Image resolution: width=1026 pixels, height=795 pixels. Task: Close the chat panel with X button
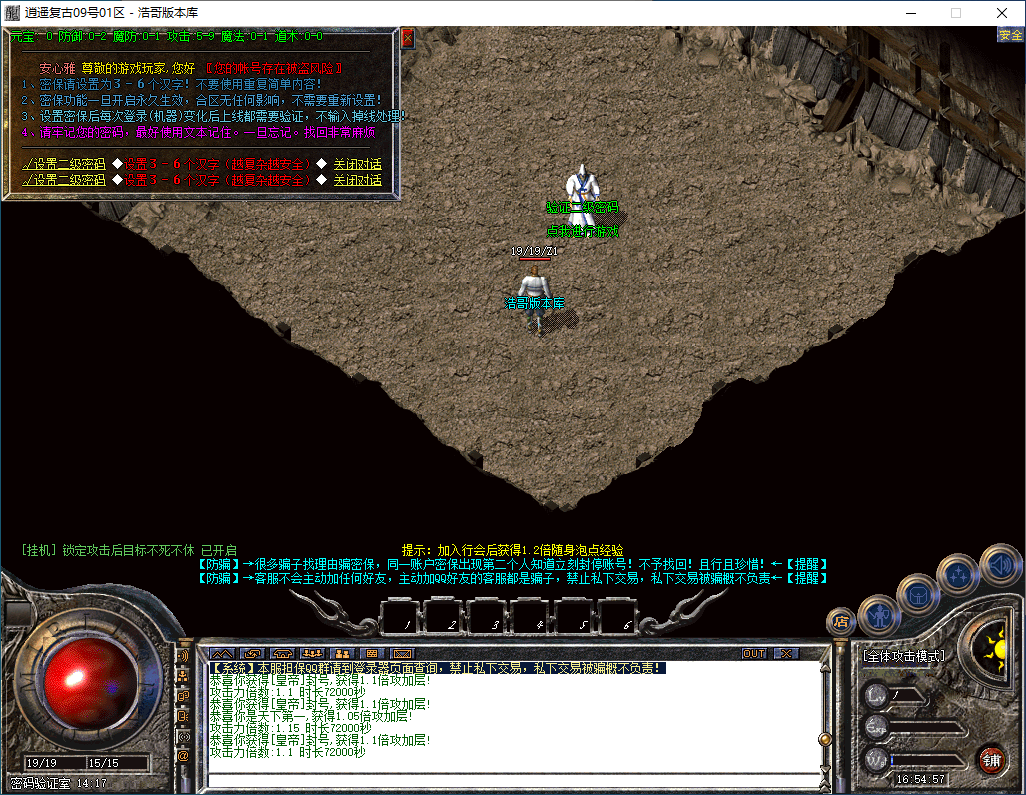pos(787,653)
